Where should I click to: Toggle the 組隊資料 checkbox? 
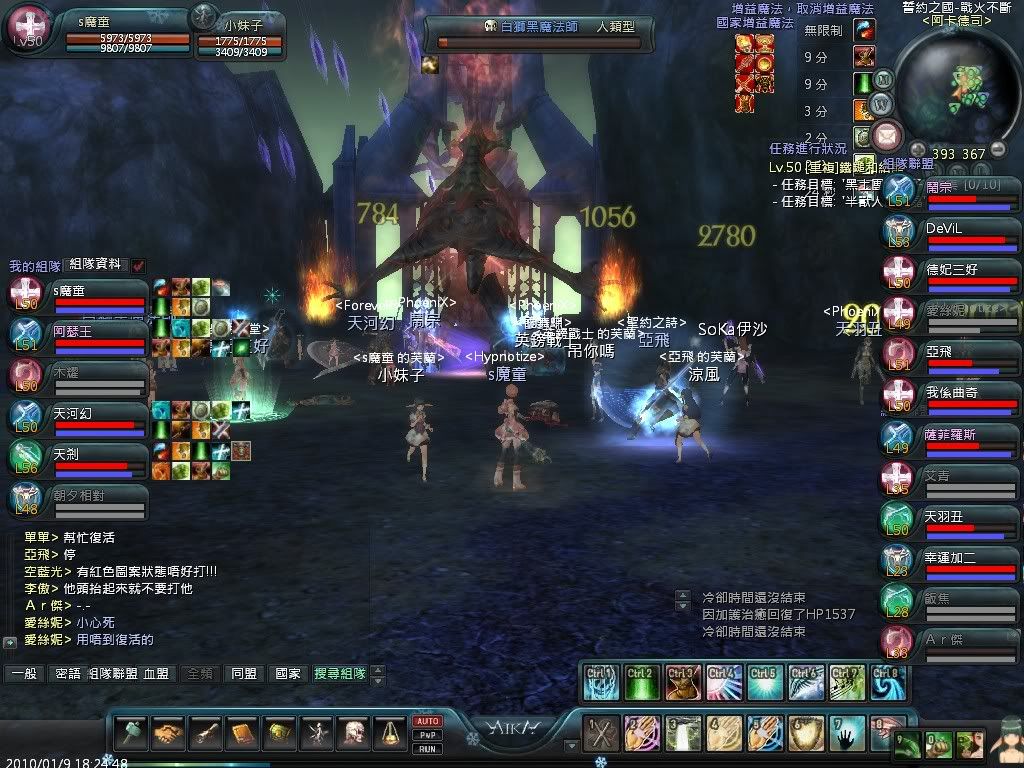point(138,265)
